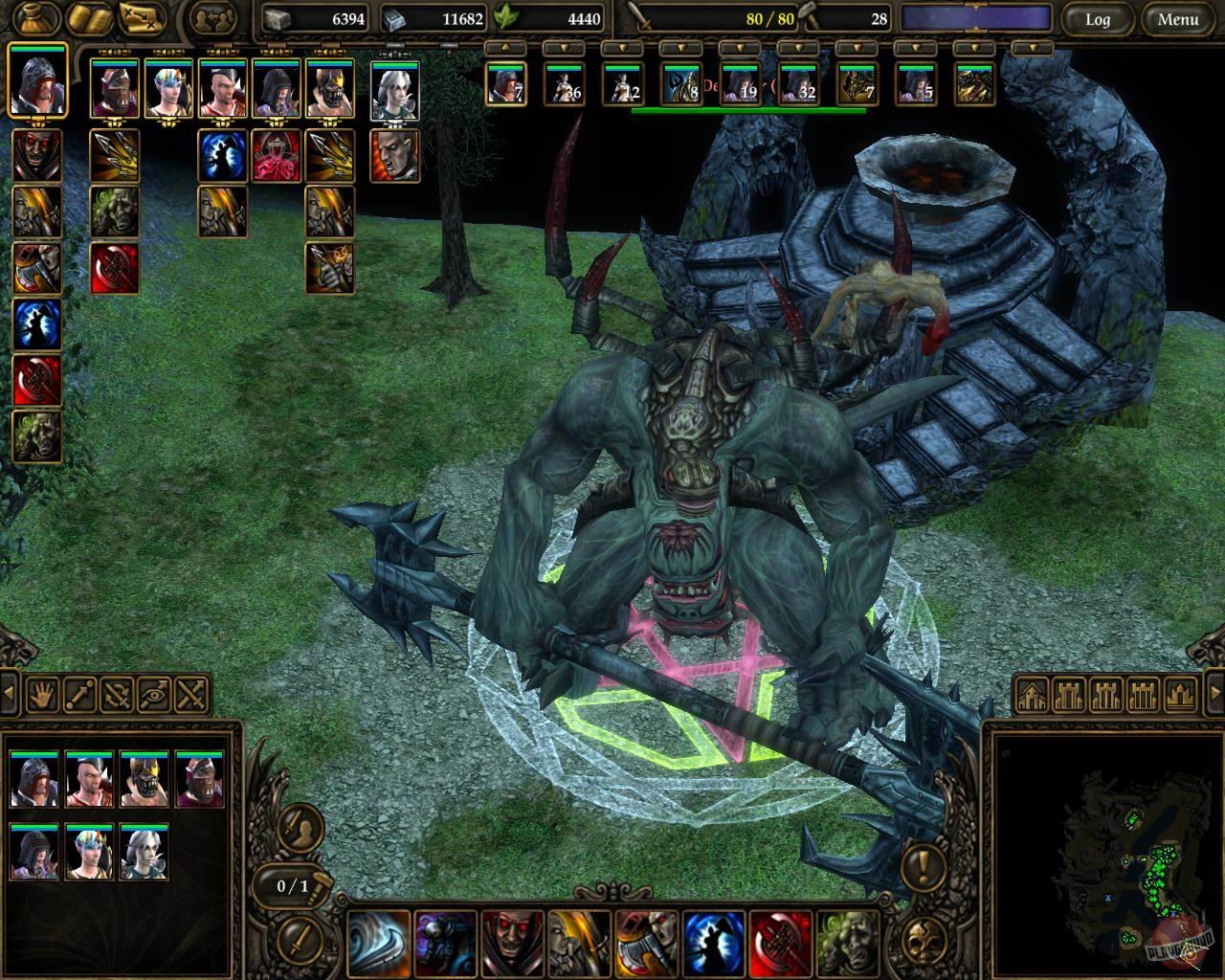Toggle the defend stance command
Screen dimensions: 1225x980
click(x=117, y=694)
